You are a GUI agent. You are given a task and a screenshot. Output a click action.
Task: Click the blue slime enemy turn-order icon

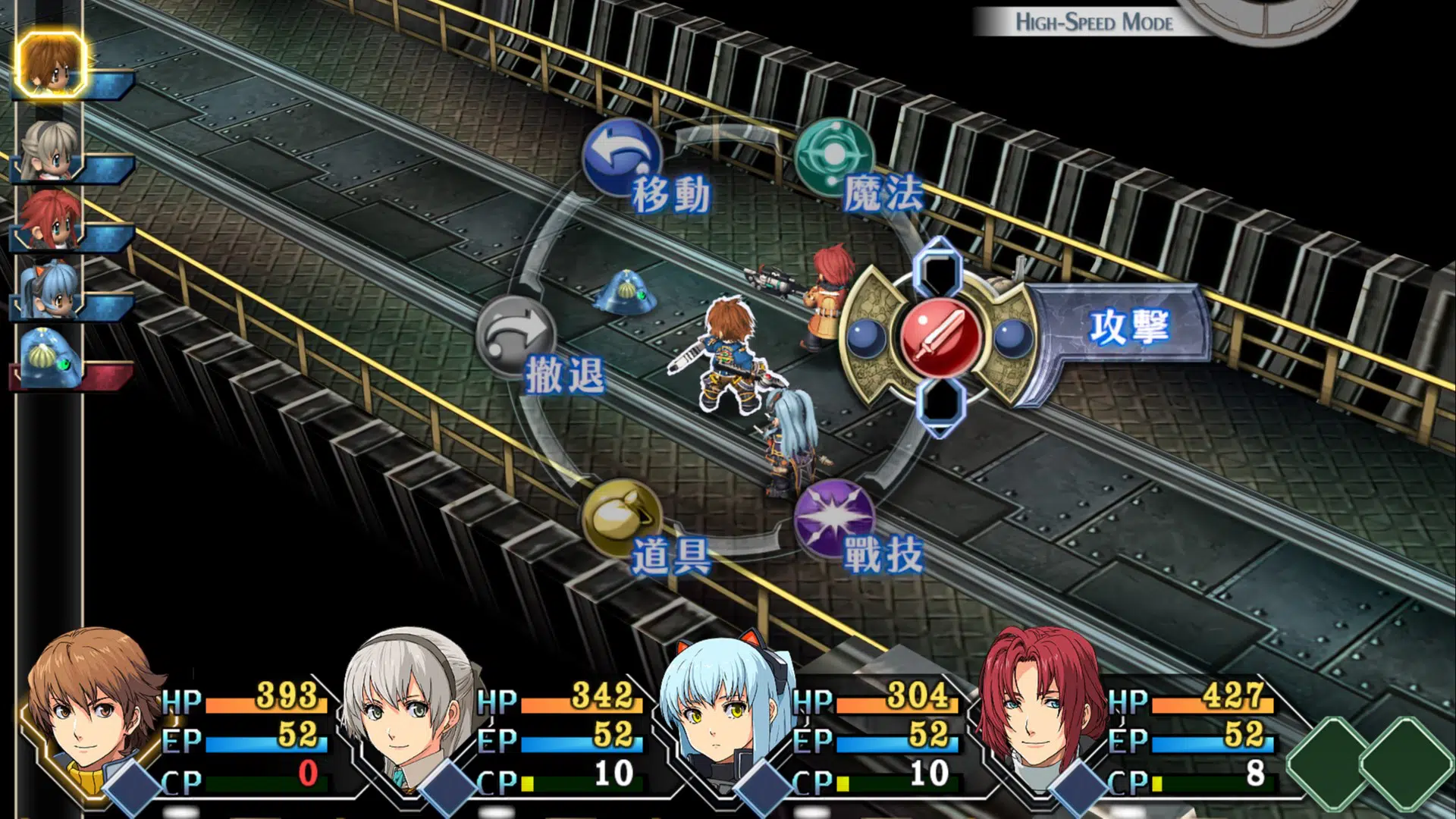(x=50, y=358)
